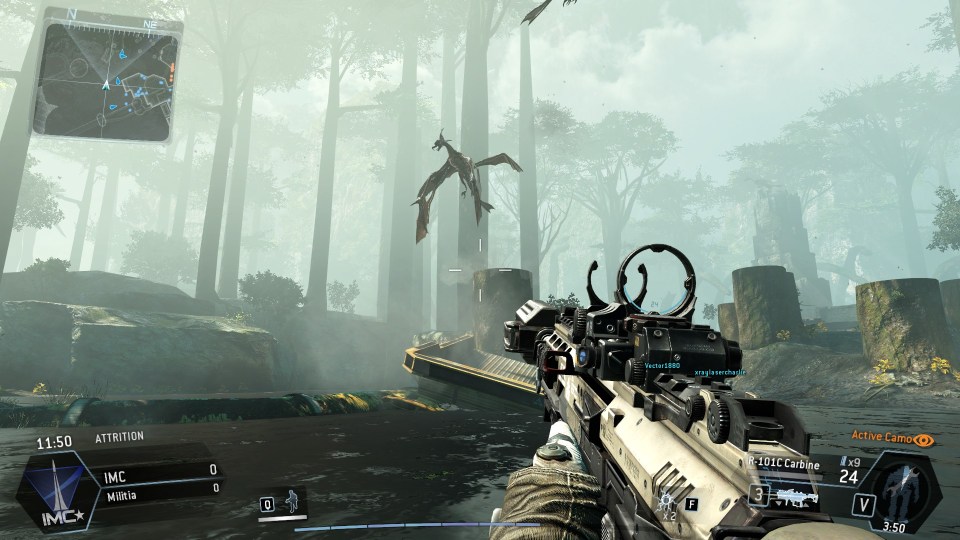Select the R-101C Carbine weapon icon
This screenshot has width=960, height=540.
[x=797, y=495]
